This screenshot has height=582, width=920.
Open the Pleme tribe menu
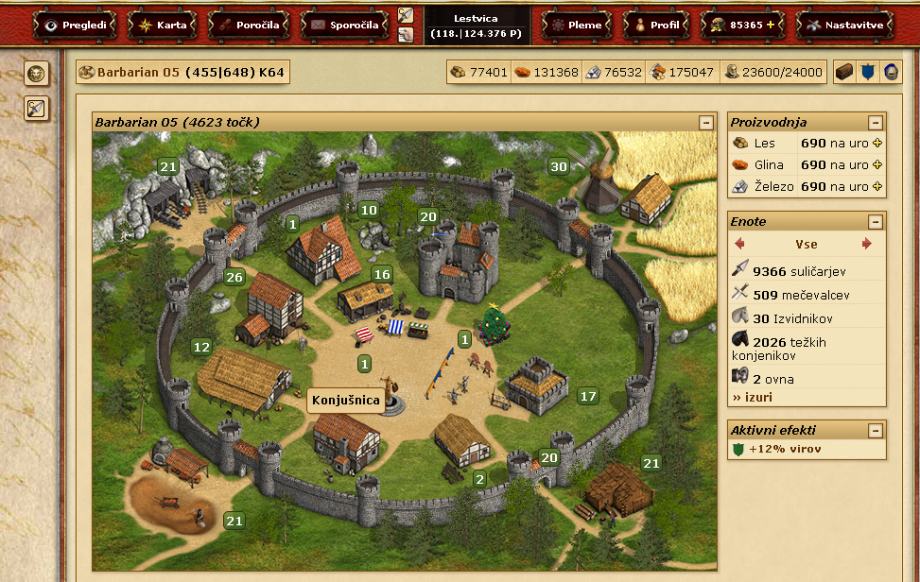tap(576, 25)
